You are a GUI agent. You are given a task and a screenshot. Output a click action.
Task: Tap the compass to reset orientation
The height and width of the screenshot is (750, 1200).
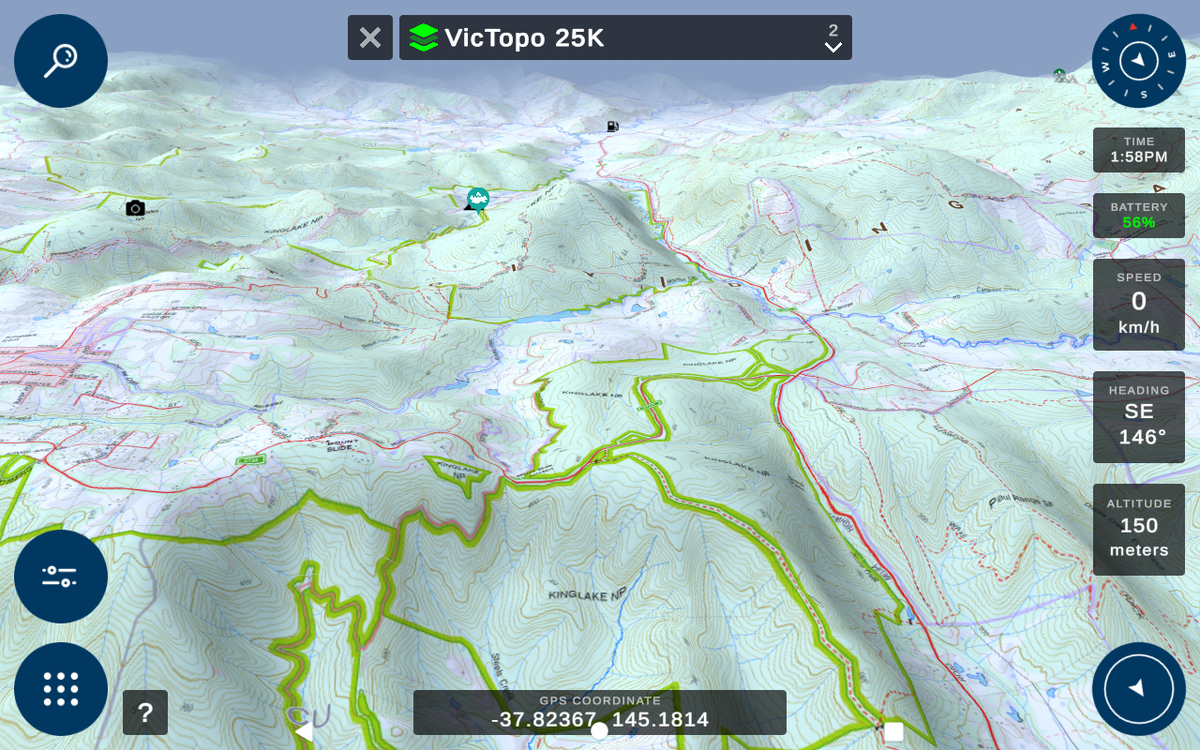pyautogui.click(x=1139, y=61)
